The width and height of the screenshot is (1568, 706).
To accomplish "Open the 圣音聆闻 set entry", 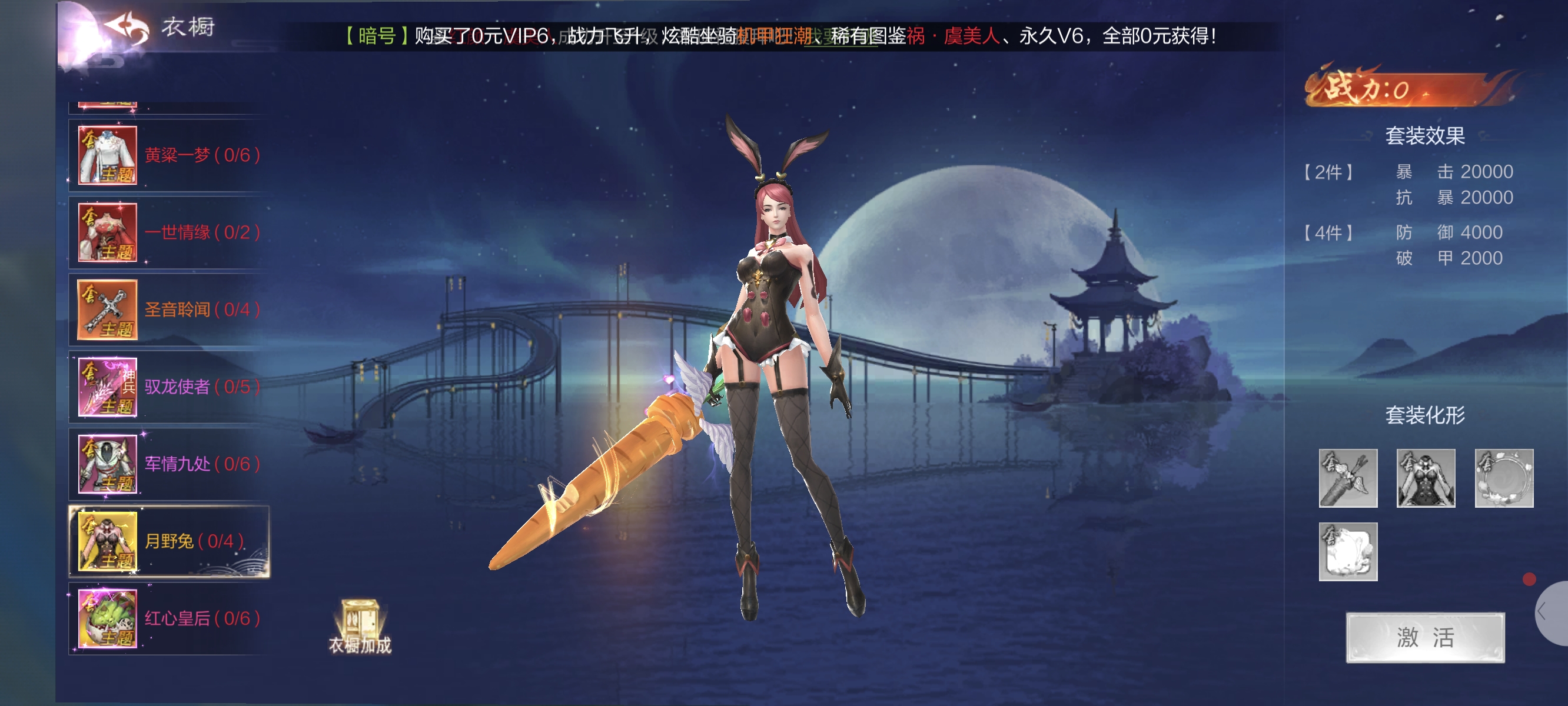I will 169,310.
